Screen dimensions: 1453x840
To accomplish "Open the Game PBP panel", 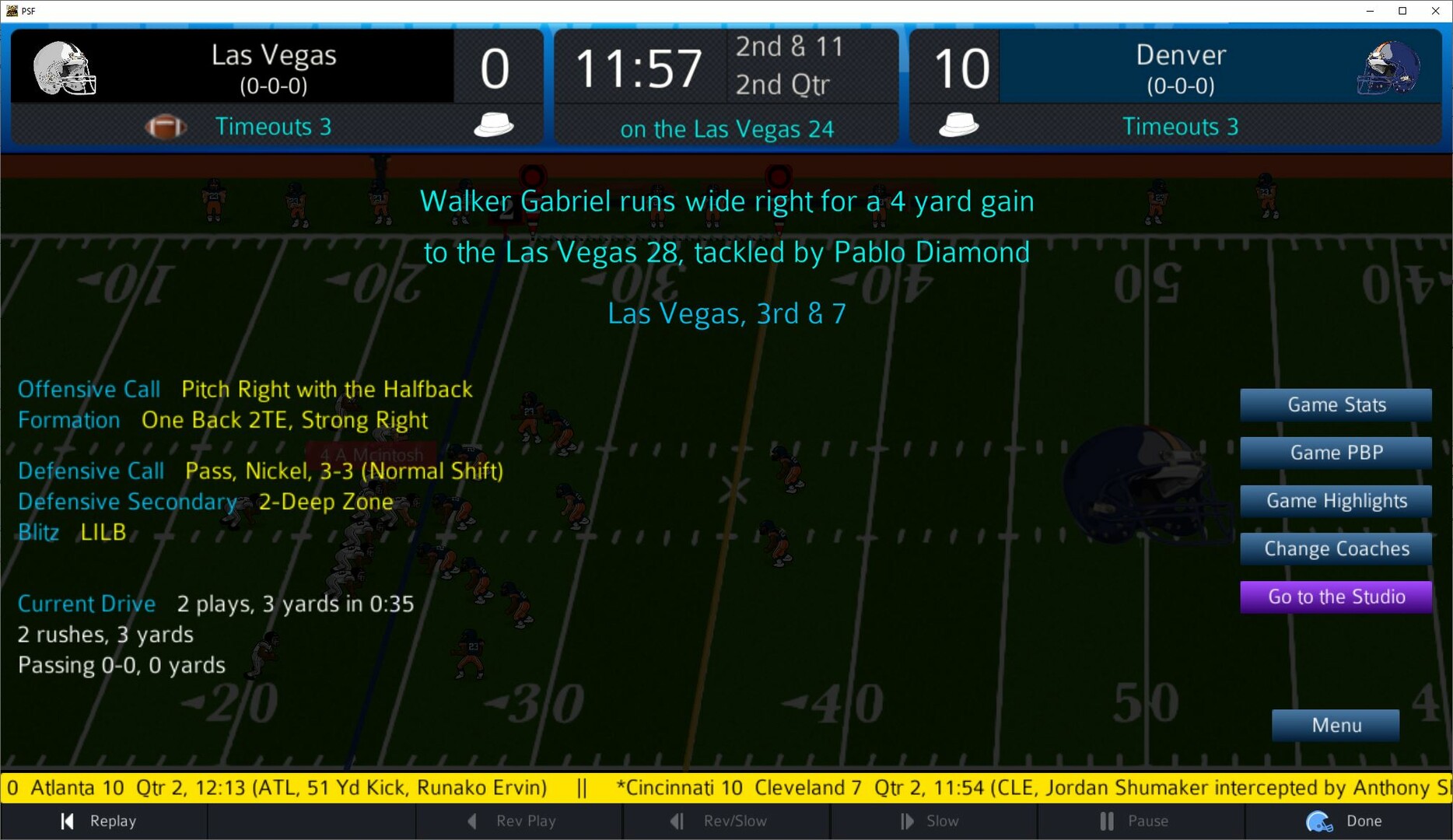I will point(1336,453).
